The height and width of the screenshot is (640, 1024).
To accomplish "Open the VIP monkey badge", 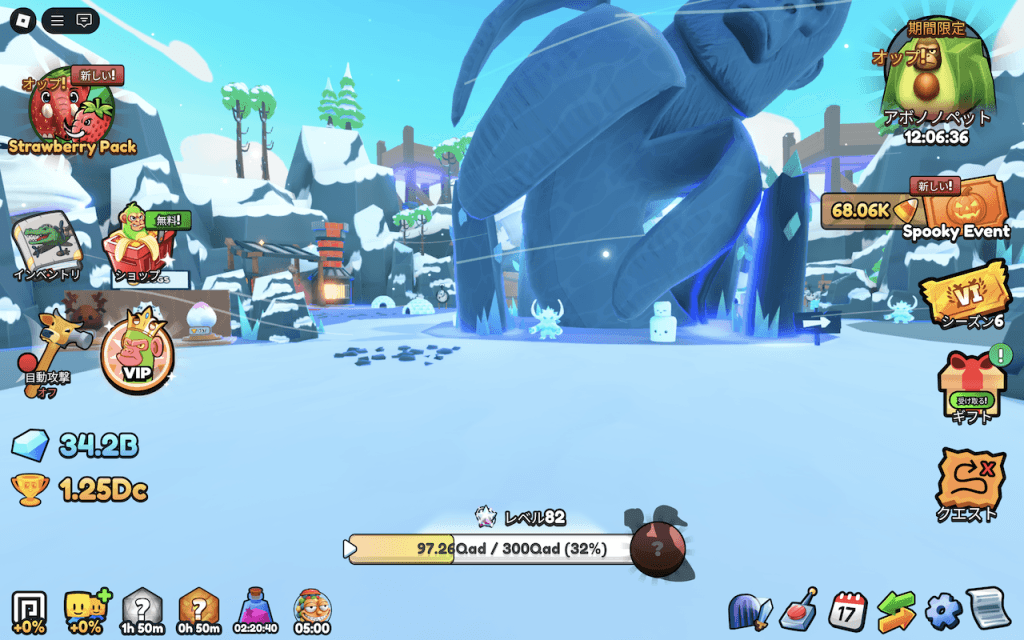I will point(137,355).
